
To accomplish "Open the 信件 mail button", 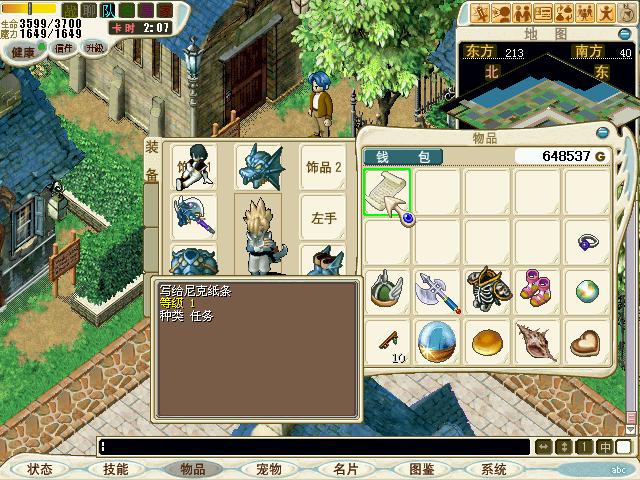I will click(x=64, y=49).
